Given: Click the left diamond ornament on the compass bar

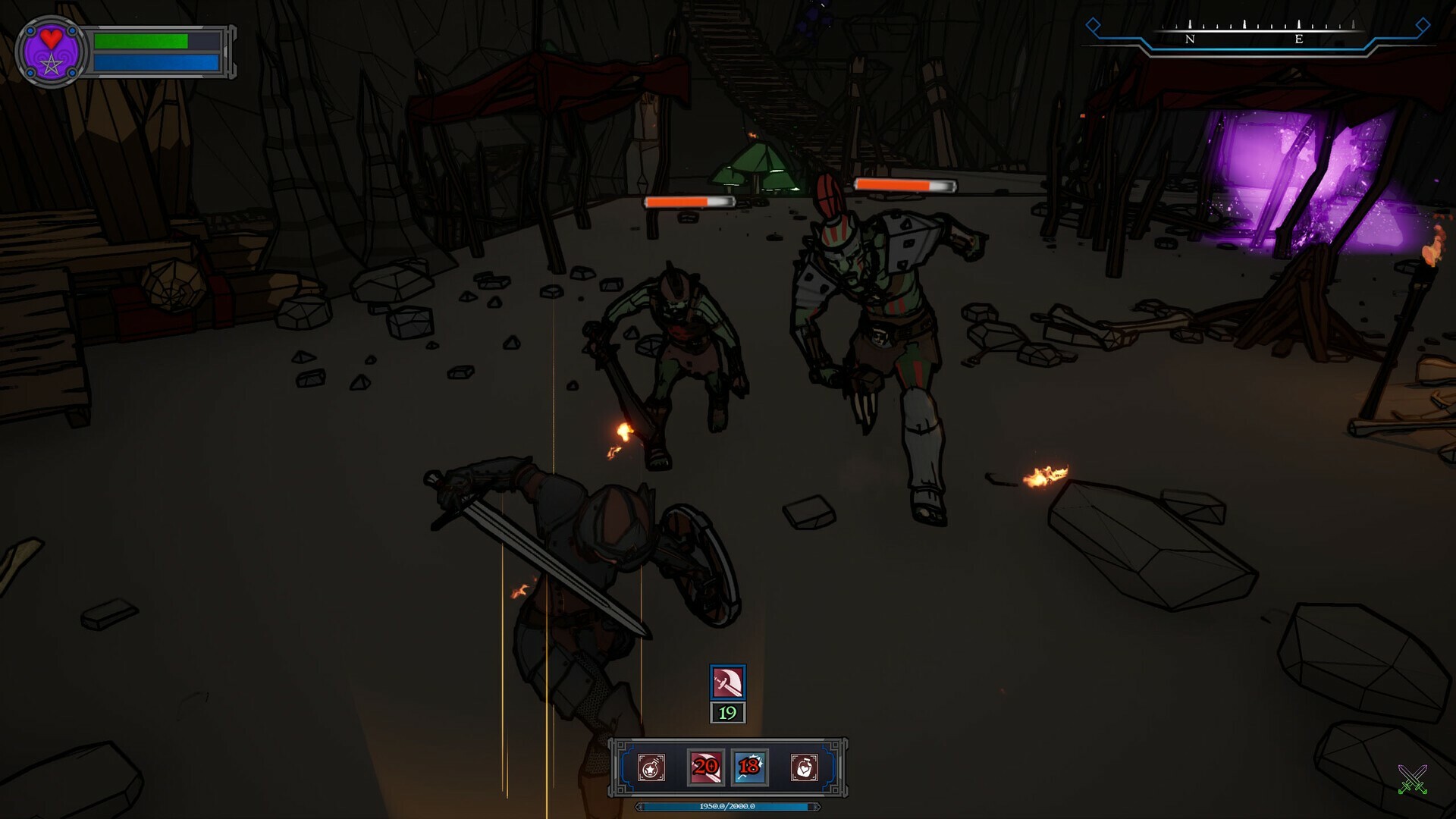Looking at the screenshot, I should click(x=1093, y=26).
